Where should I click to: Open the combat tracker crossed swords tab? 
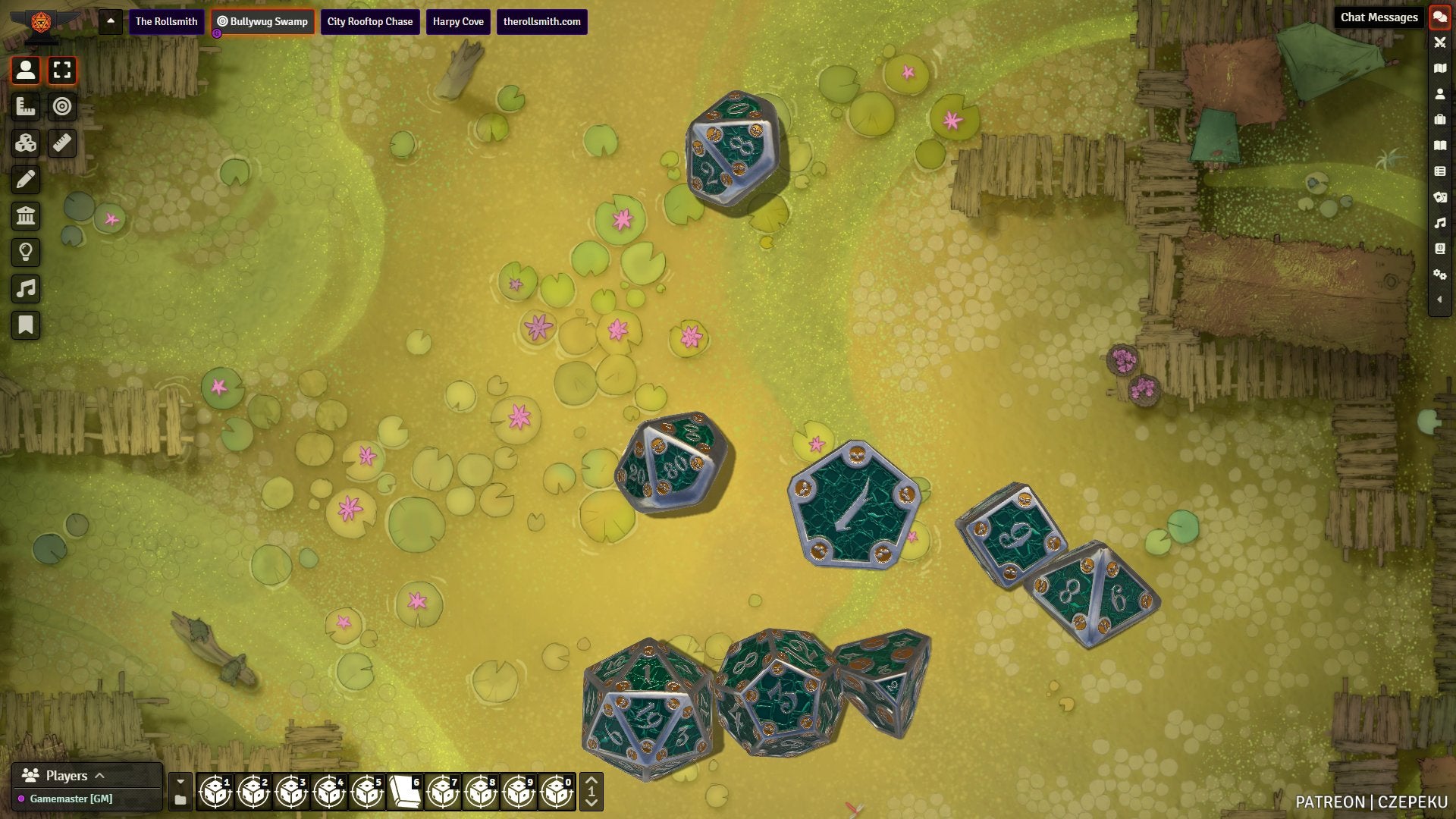(1439, 42)
